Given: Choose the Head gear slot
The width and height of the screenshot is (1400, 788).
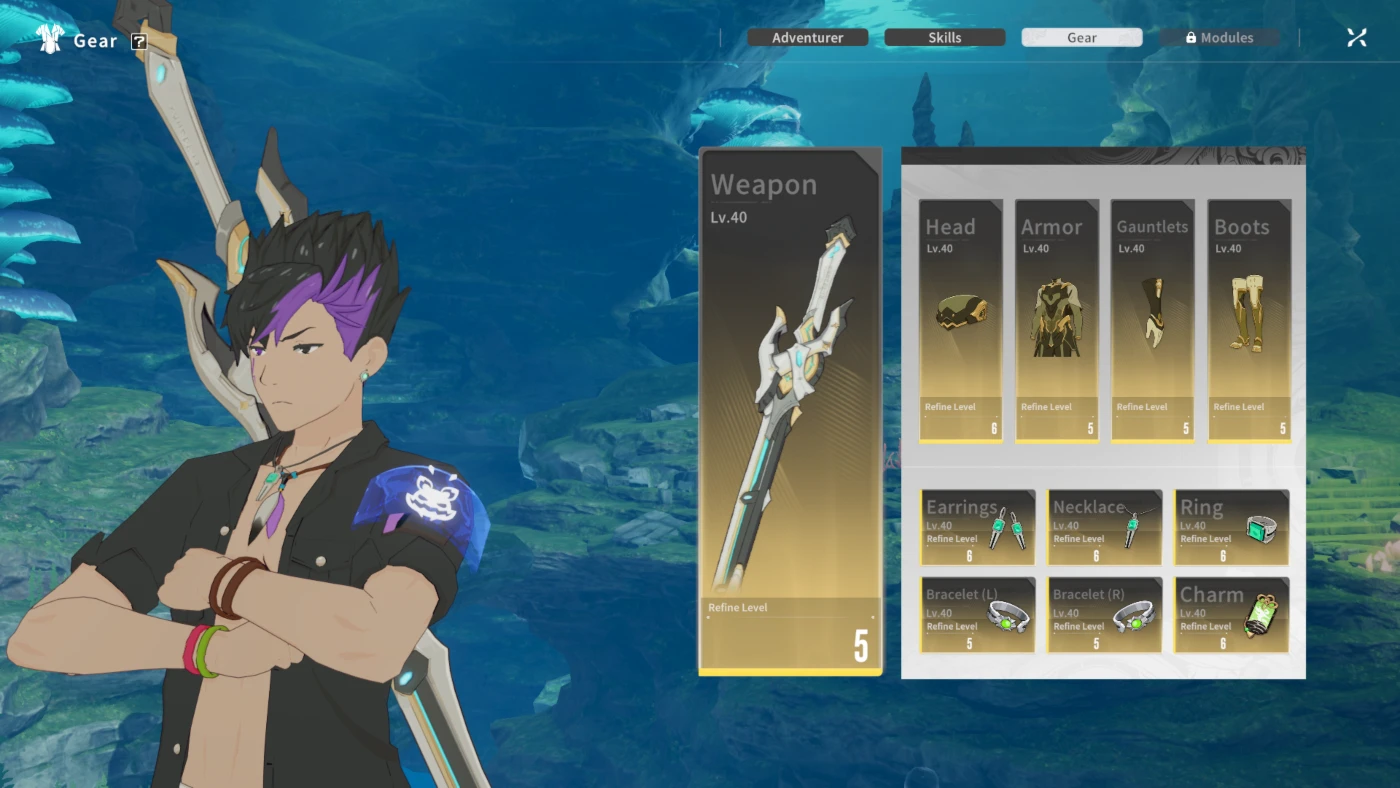Looking at the screenshot, I should click(960, 320).
